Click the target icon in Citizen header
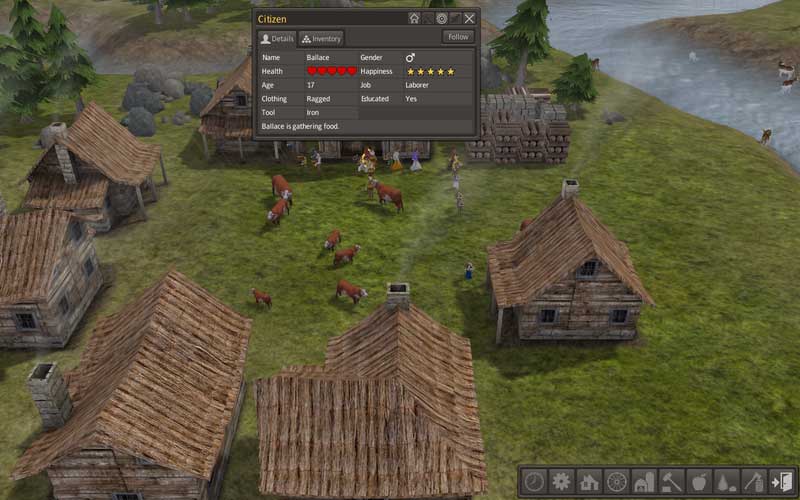The width and height of the screenshot is (800, 500). click(442, 18)
